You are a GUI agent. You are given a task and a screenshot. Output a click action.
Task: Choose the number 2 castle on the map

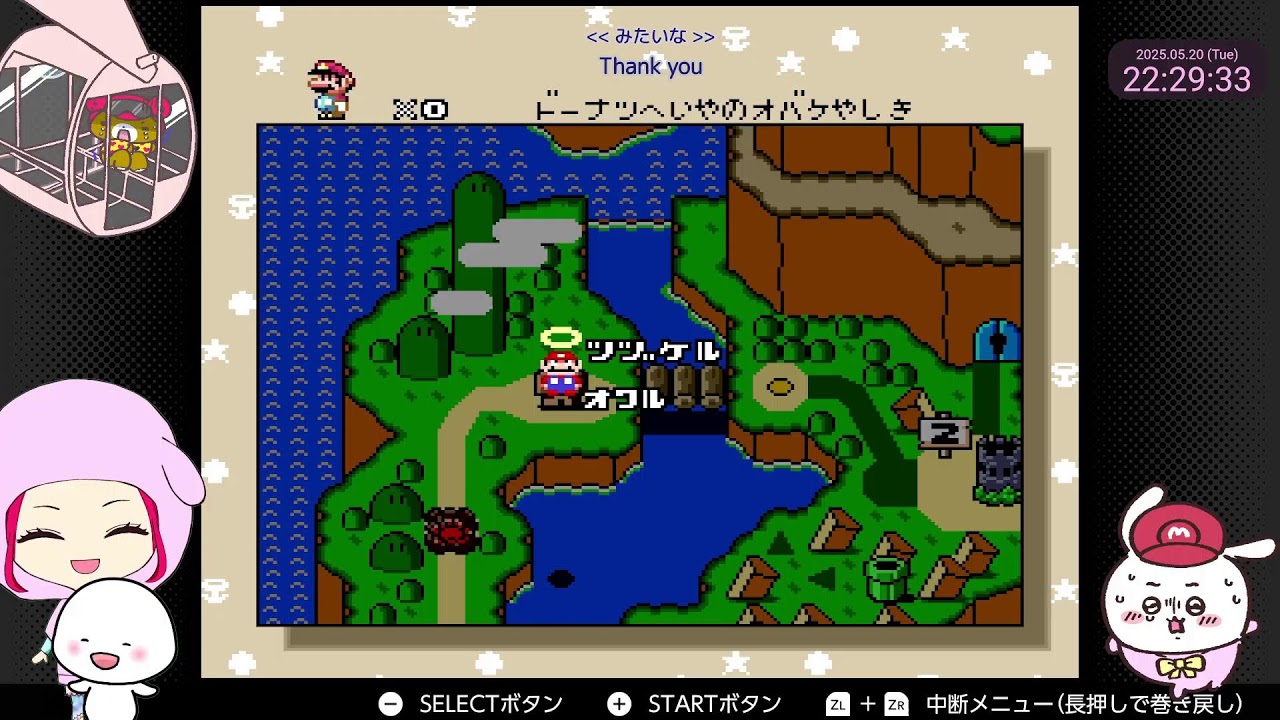(997, 468)
